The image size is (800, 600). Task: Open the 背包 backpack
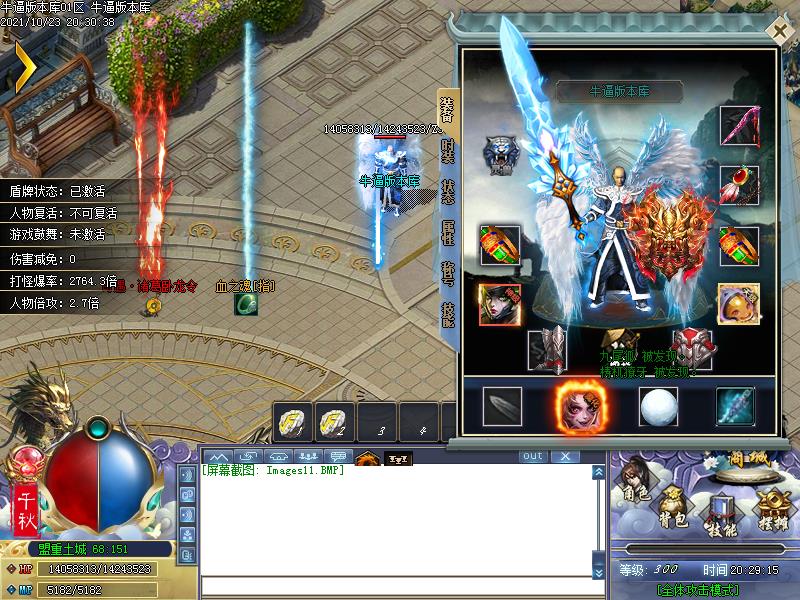(673, 508)
